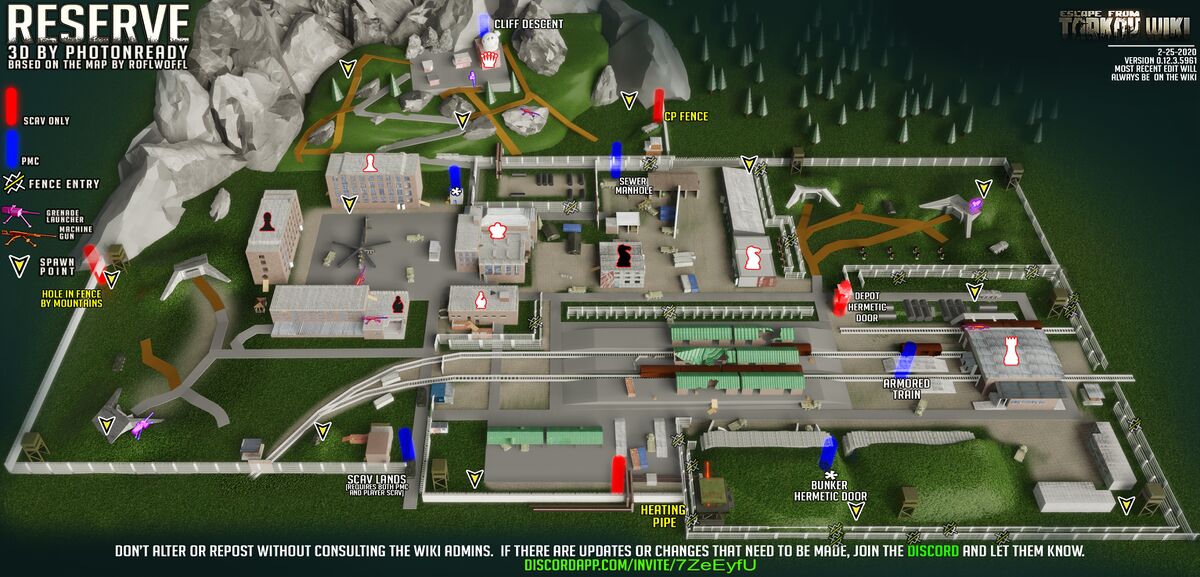
Task: Click the CP Fence scav extract marker
Action: point(659,104)
